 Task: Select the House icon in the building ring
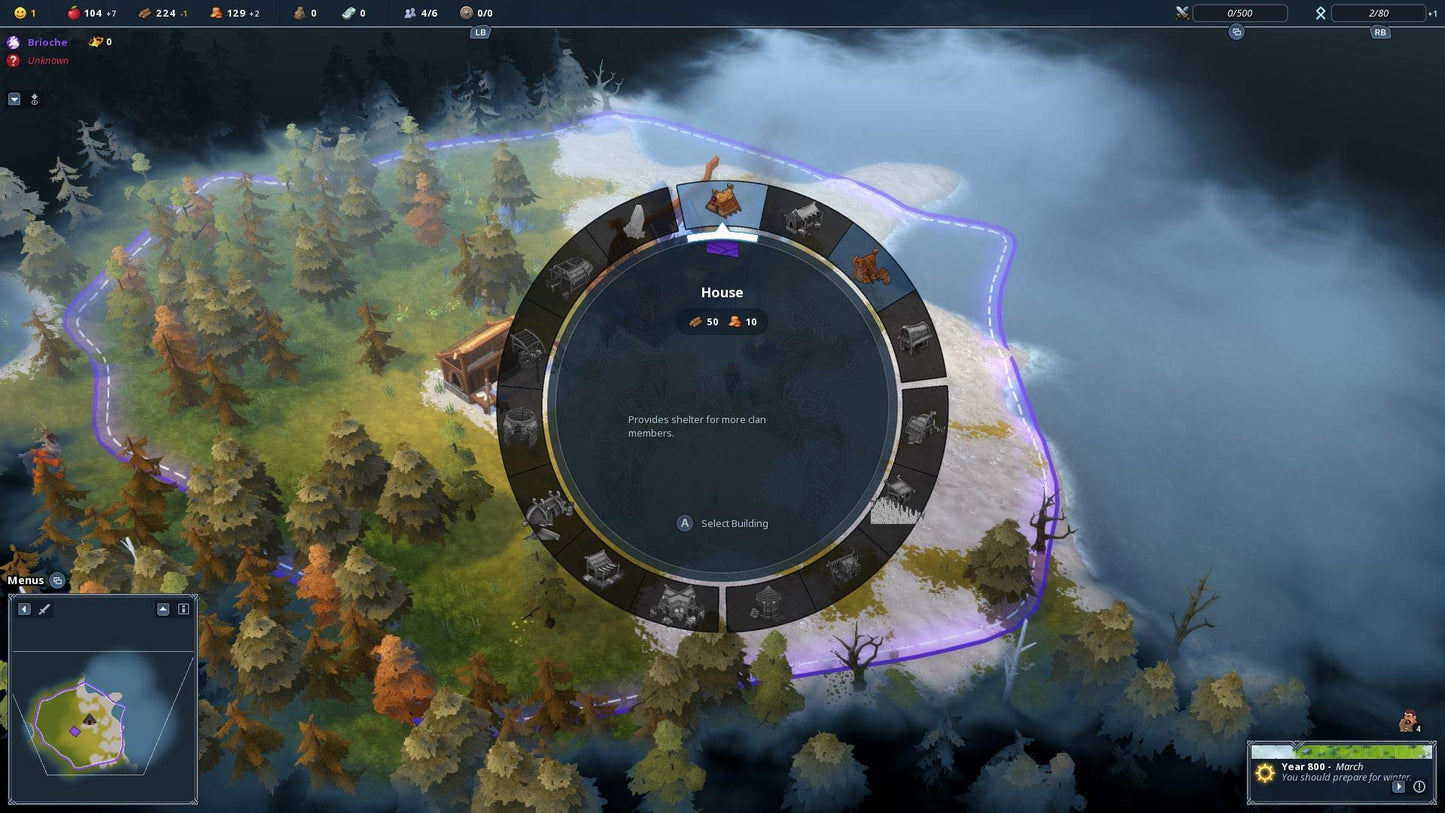pyautogui.click(x=722, y=205)
